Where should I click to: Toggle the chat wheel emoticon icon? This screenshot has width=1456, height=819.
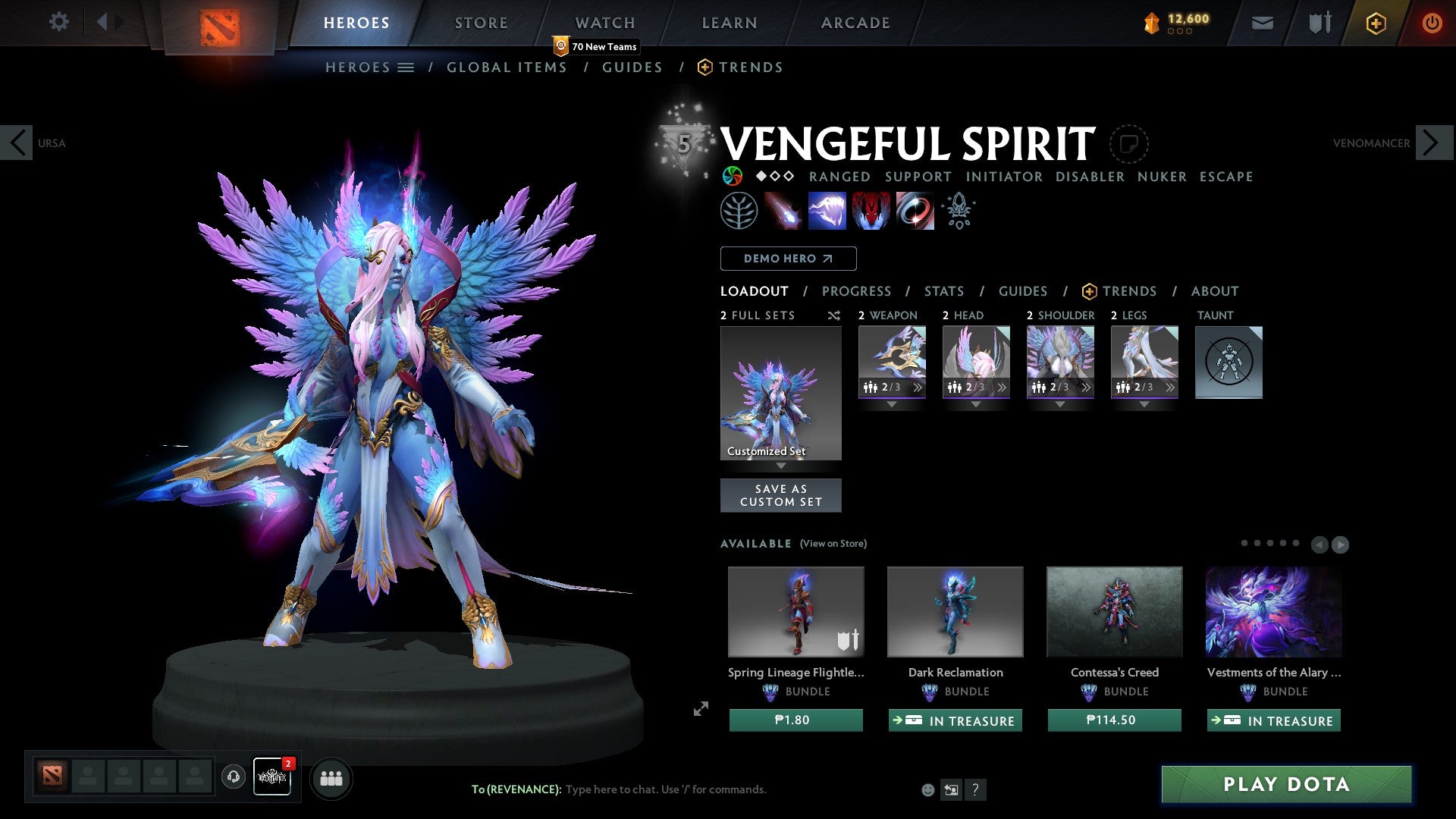pos(928,789)
